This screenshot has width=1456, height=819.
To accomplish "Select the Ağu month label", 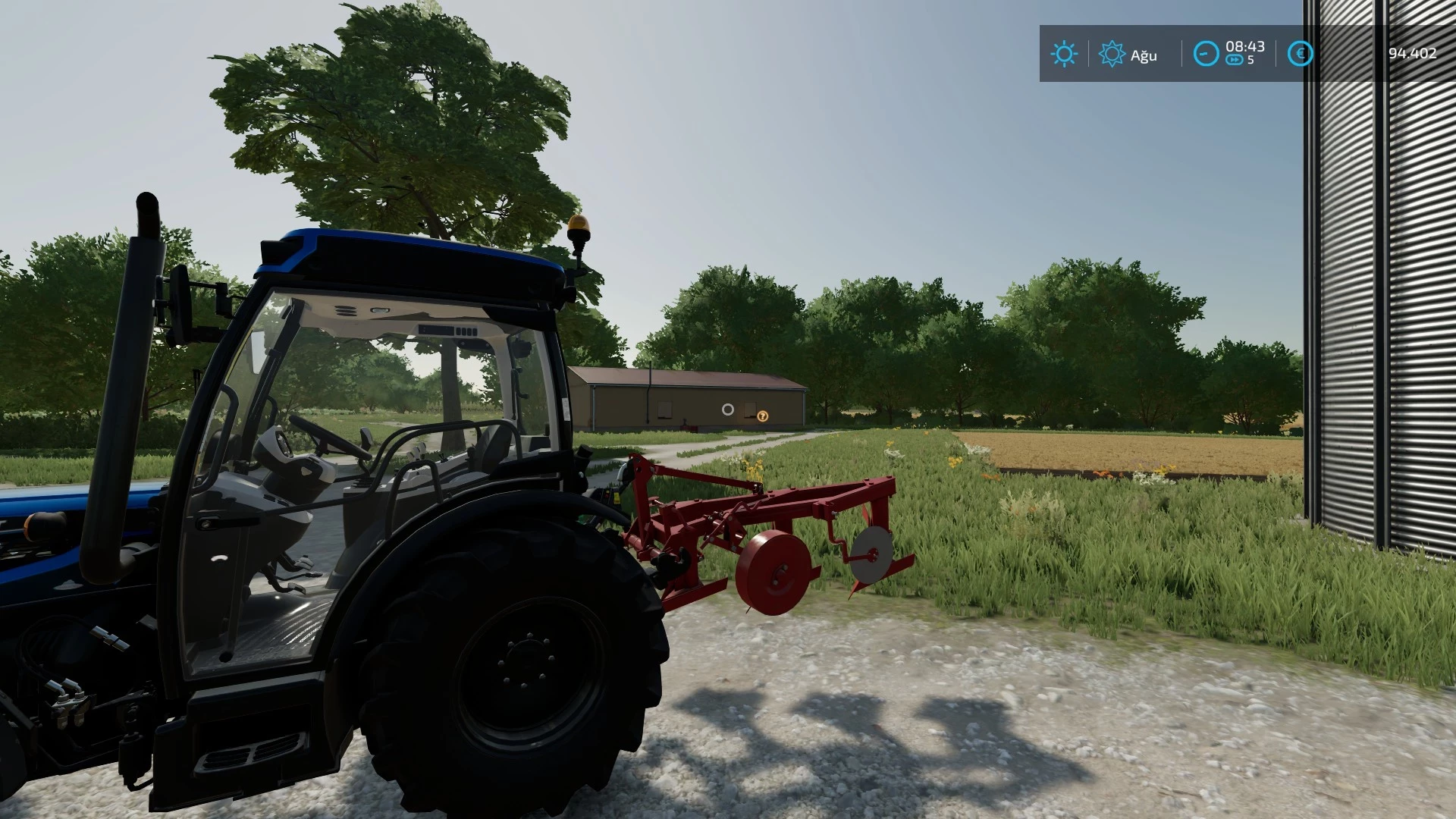I will [x=1144, y=55].
